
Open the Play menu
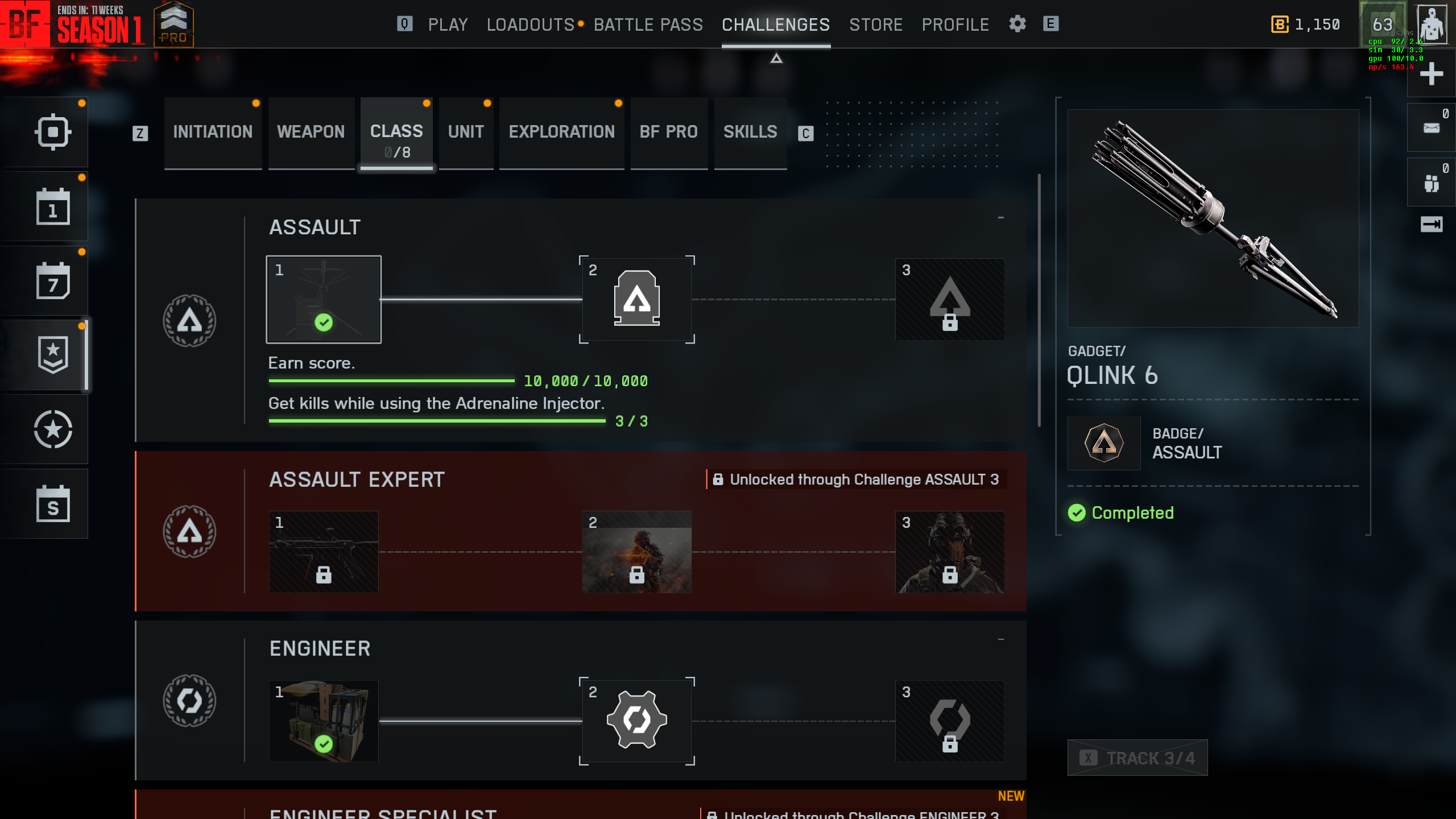pos(448,24)
